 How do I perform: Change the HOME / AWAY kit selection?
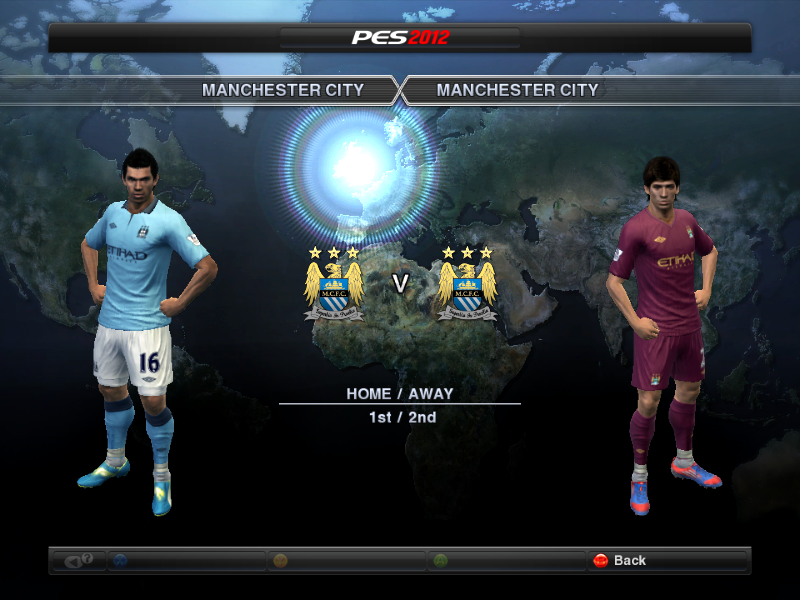(399, 394)
